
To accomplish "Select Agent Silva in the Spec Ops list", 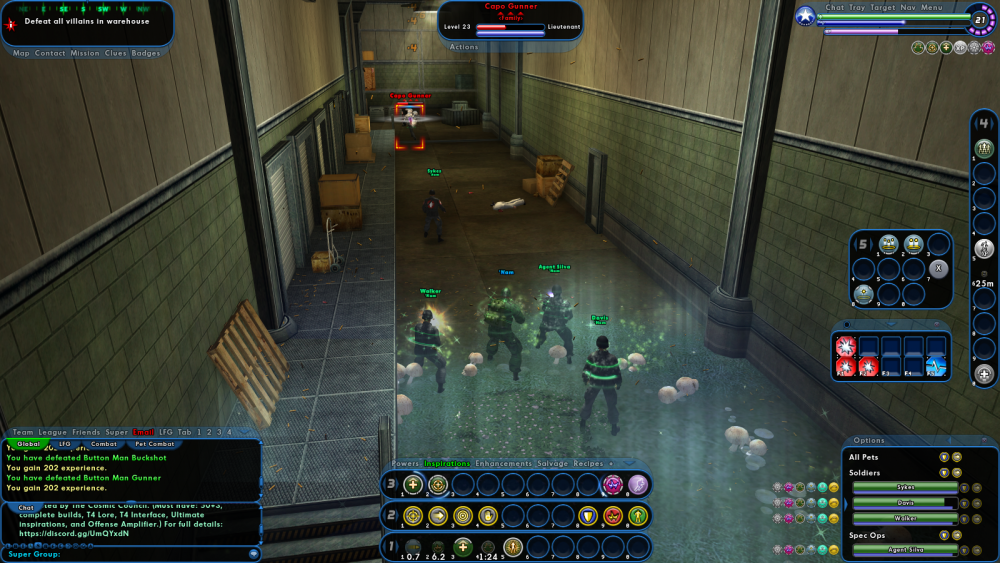I will tap(904, 550).
